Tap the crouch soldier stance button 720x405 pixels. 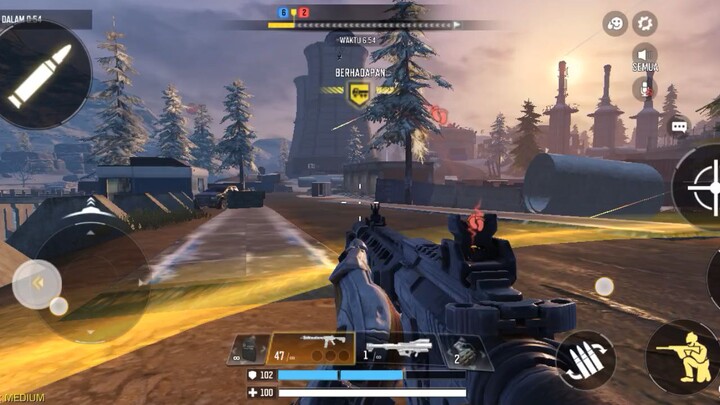click(684, 357)
